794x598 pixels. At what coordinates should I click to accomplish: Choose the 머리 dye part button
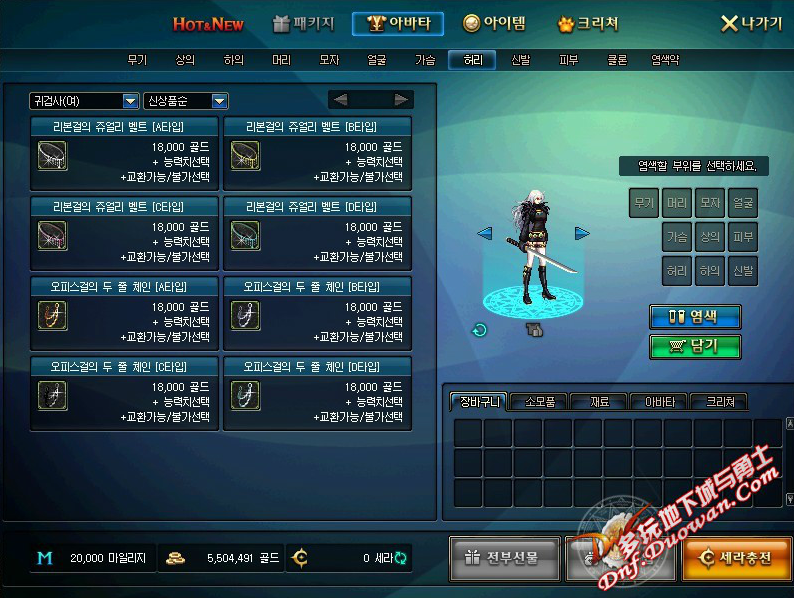pyautogui.click(x=677, y=203)
